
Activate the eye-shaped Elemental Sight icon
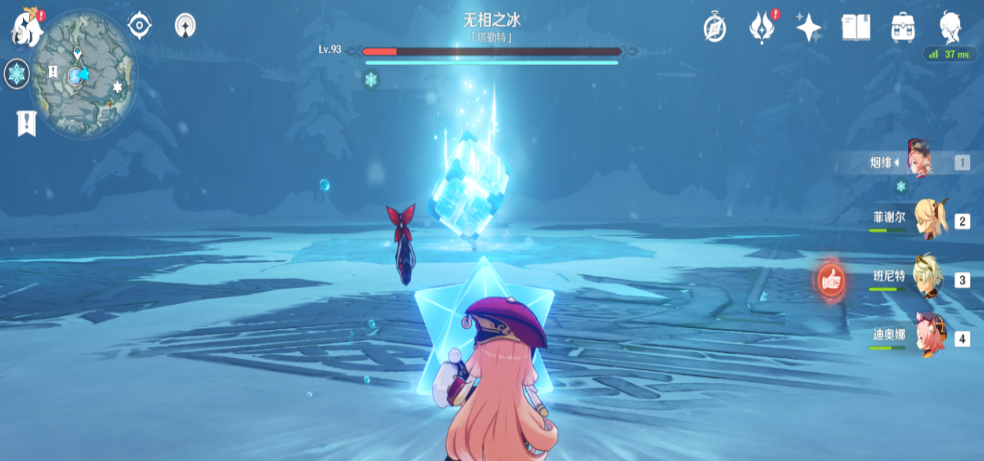point(139,25)
